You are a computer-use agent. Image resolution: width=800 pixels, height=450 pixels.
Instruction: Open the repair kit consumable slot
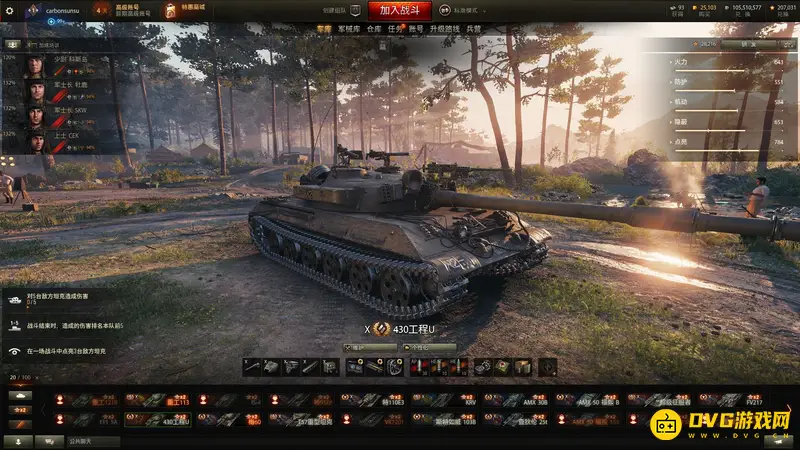483,367
